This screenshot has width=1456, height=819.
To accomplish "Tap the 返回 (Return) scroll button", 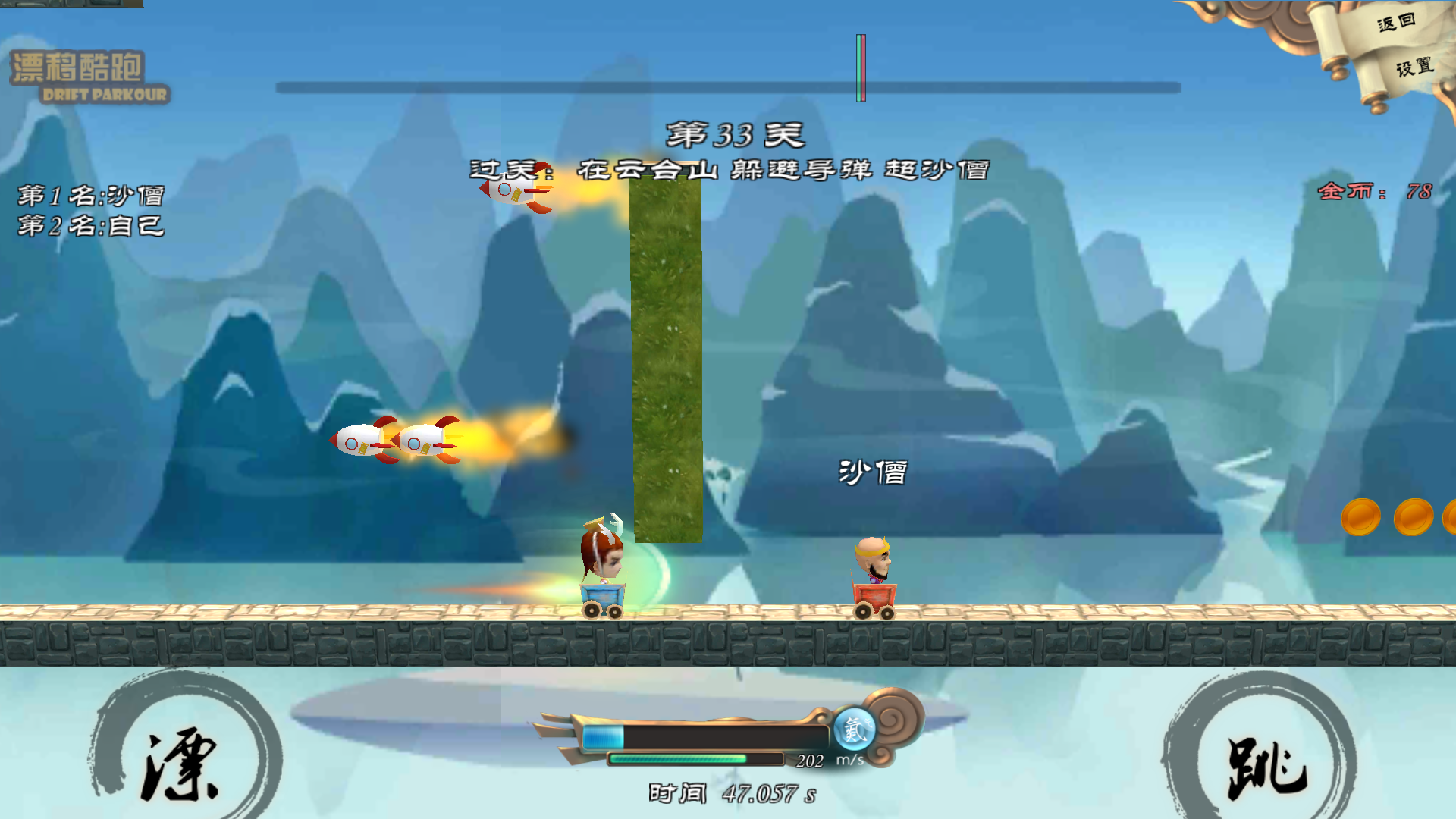I will tap(1395, 23).
